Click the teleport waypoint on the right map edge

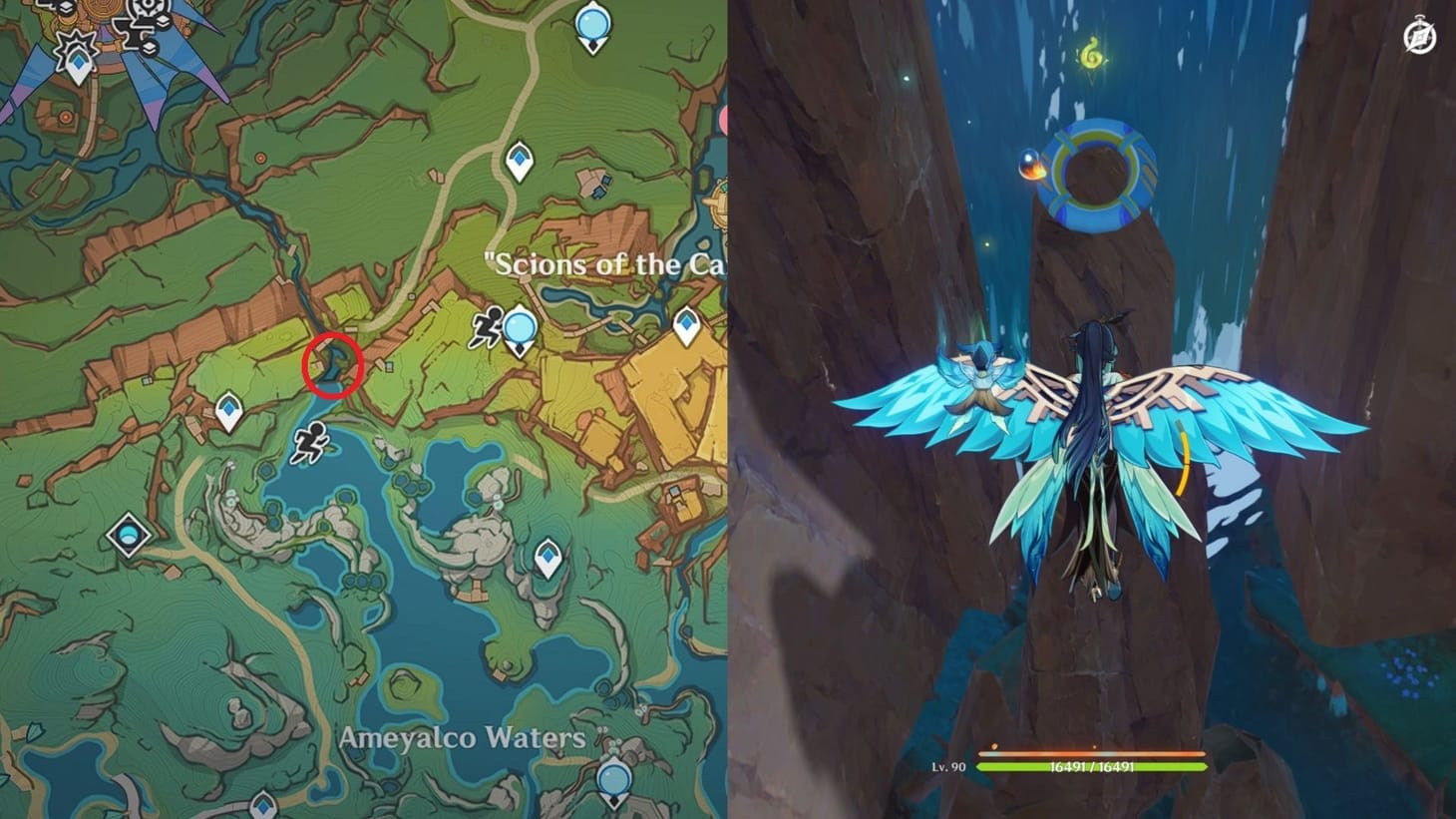(686, 324)
